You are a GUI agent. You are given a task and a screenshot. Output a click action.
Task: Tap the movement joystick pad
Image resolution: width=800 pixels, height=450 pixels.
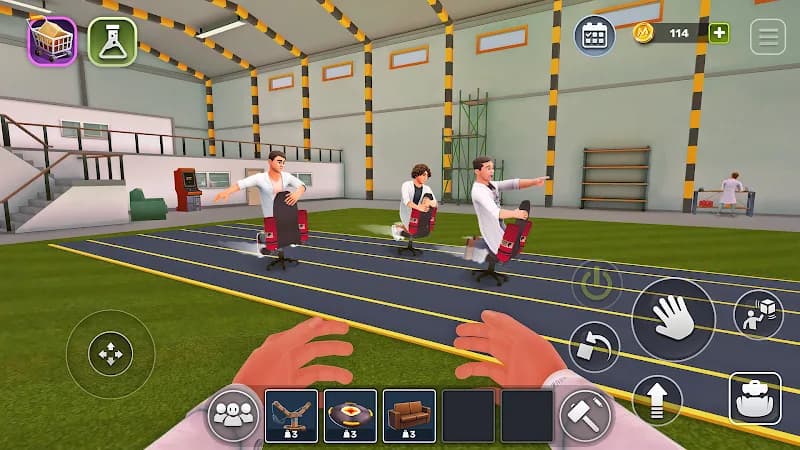point(110,353)
